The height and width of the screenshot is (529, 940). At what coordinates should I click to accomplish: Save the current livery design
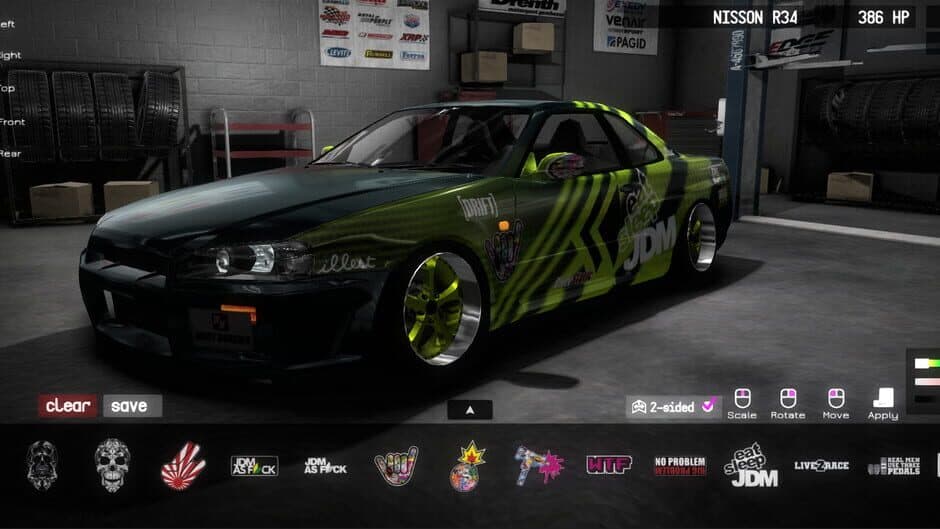(x=130, y=406)
